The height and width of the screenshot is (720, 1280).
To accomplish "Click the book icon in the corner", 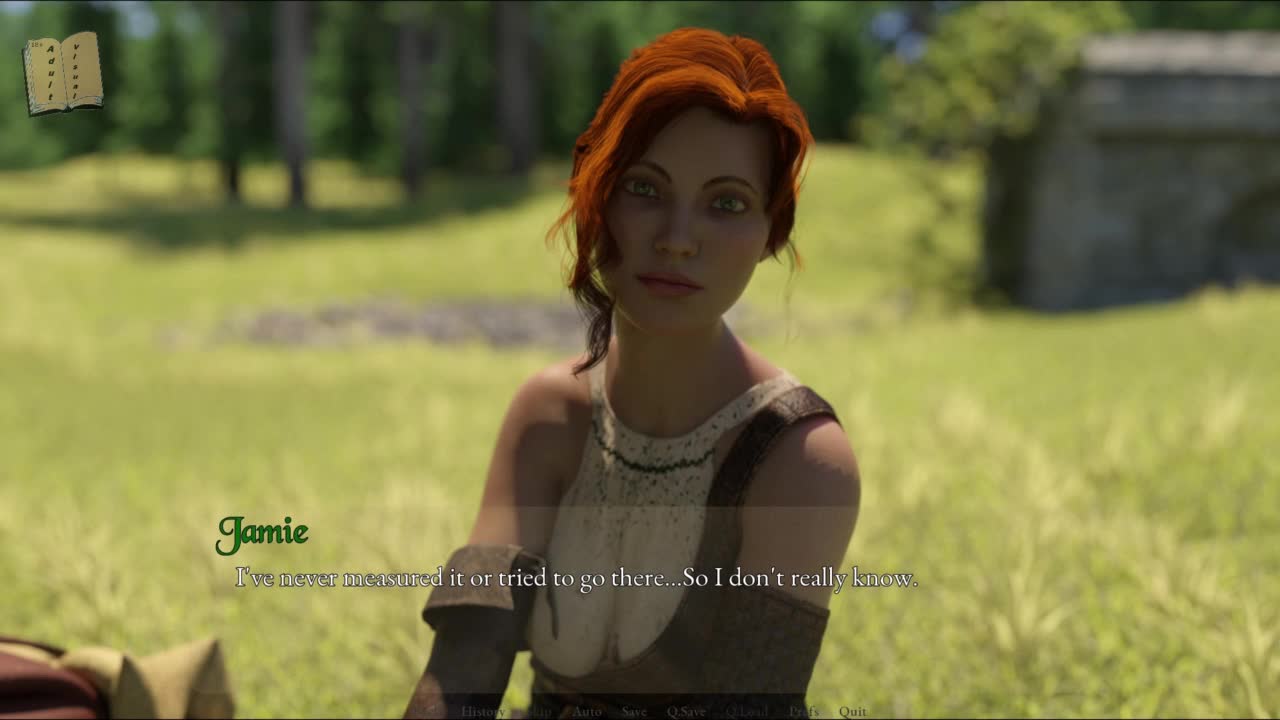I will [63, 73].
